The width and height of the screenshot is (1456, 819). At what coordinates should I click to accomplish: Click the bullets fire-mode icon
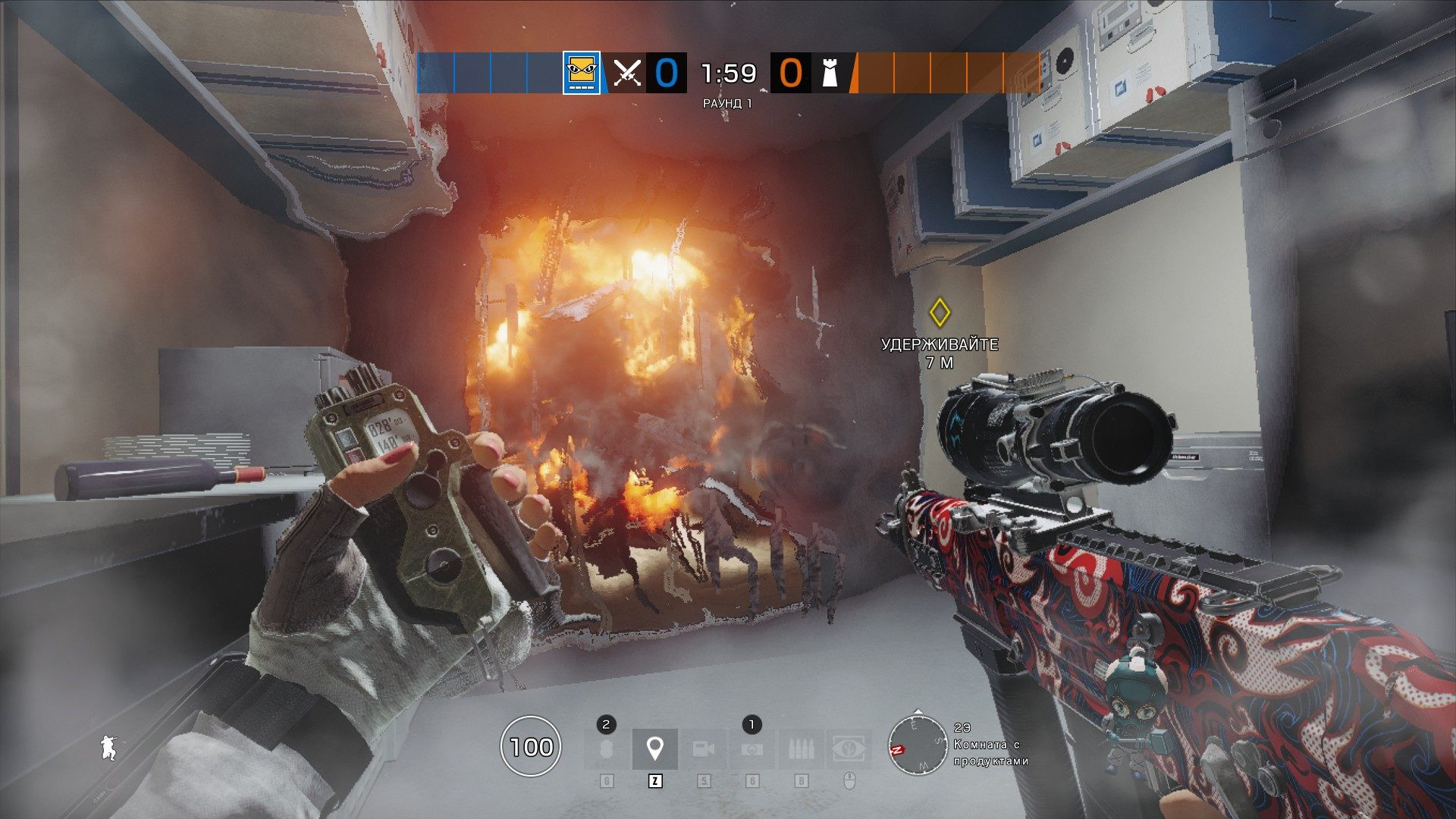tap(801, 749)
